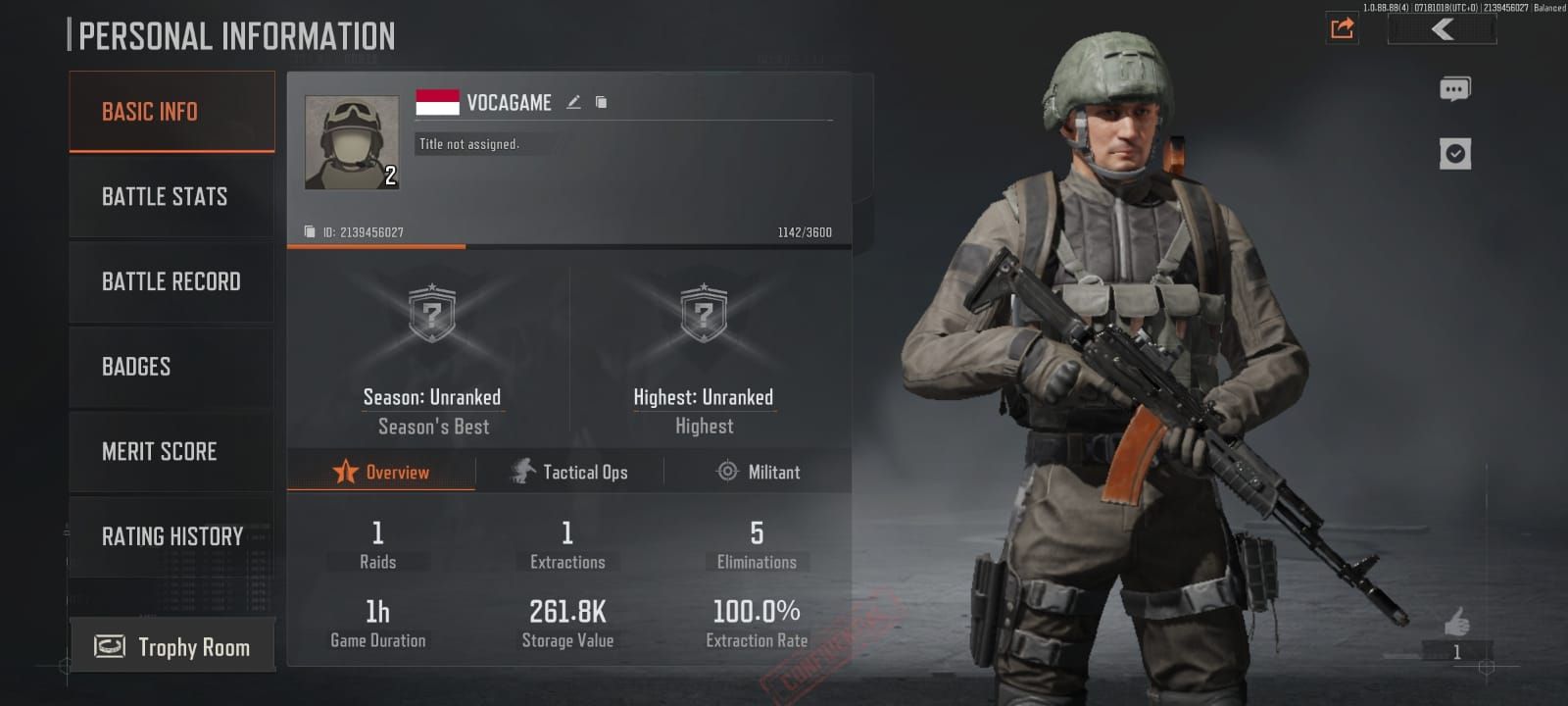Click the checkmark icon below chat
The width and height of the screenshot is (1568, 706).
(1455, 154)
